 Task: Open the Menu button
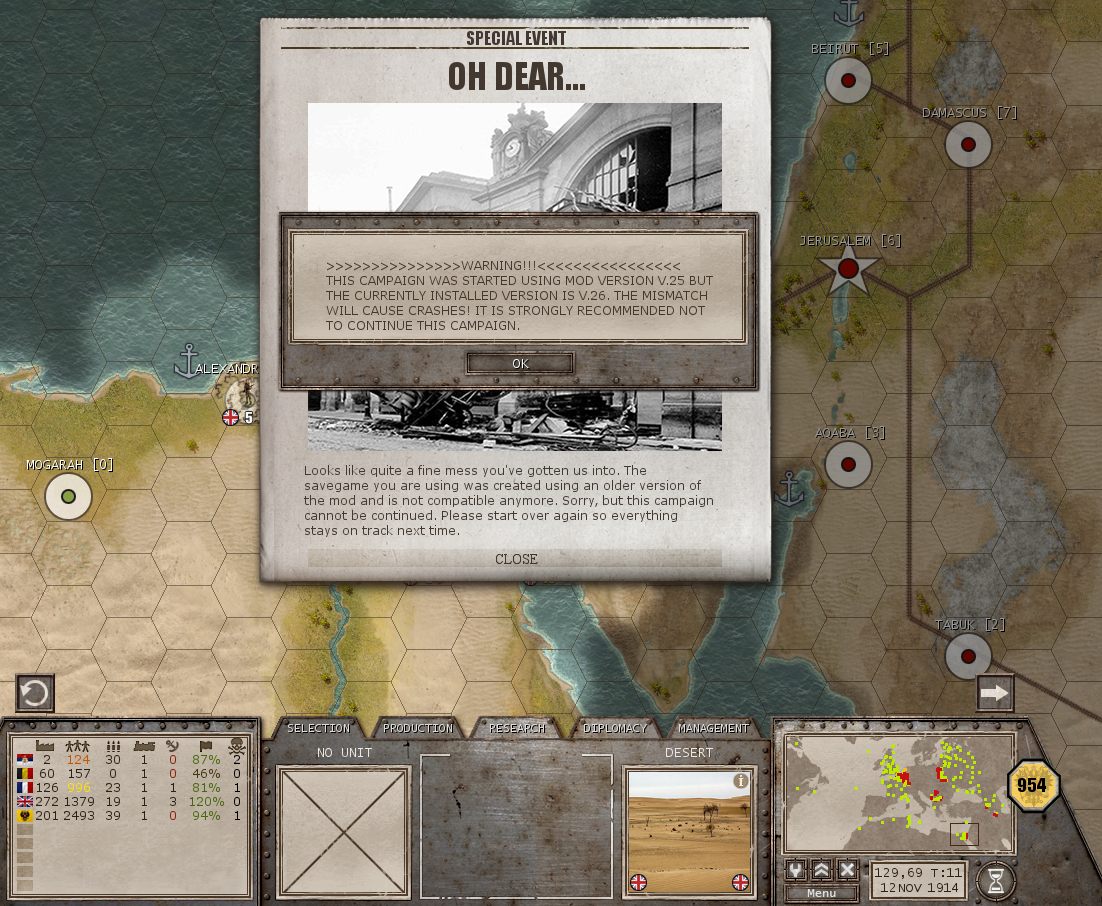(821, 893)
